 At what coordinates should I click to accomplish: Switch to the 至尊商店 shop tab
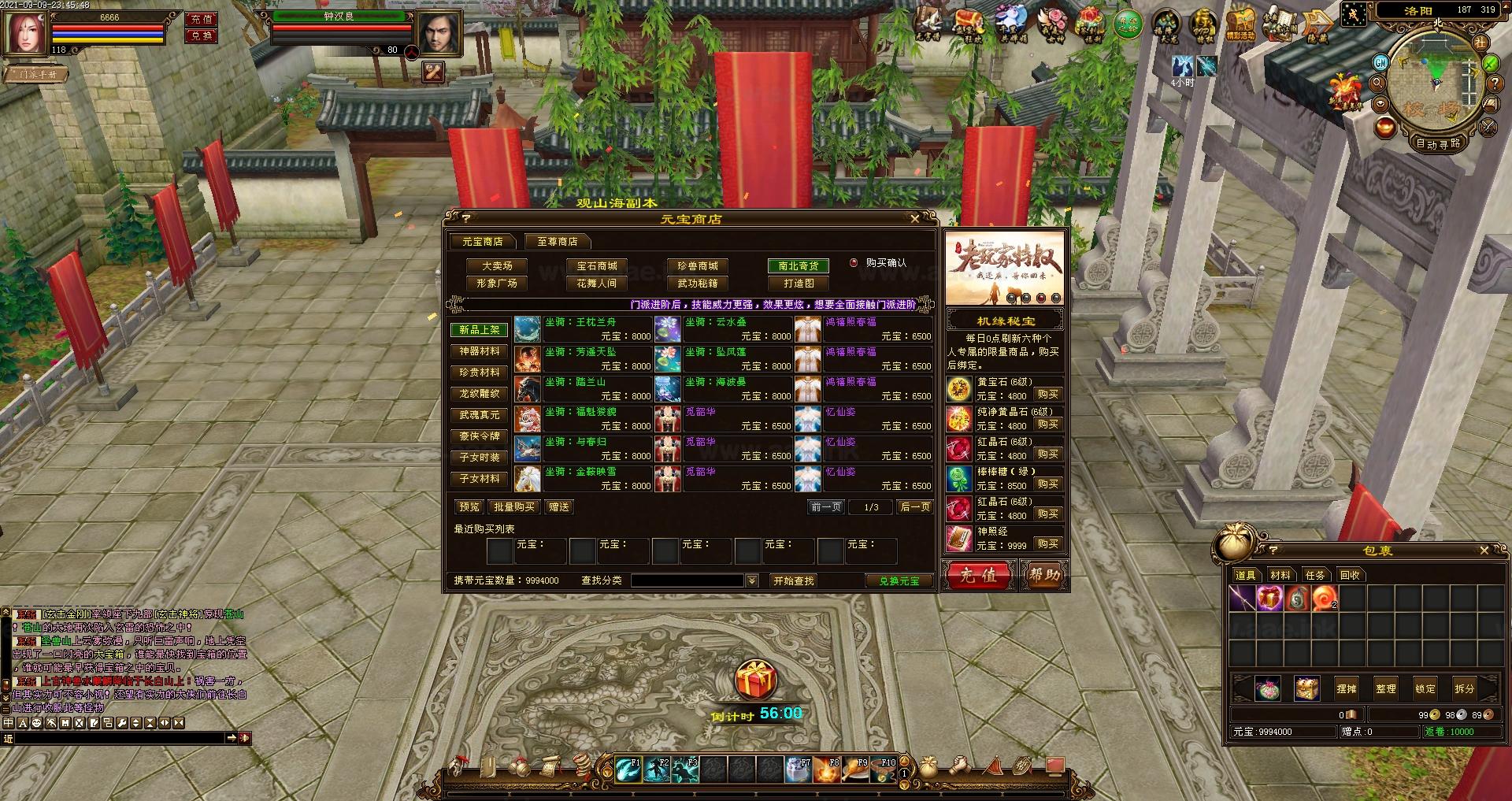coord(556,242)
